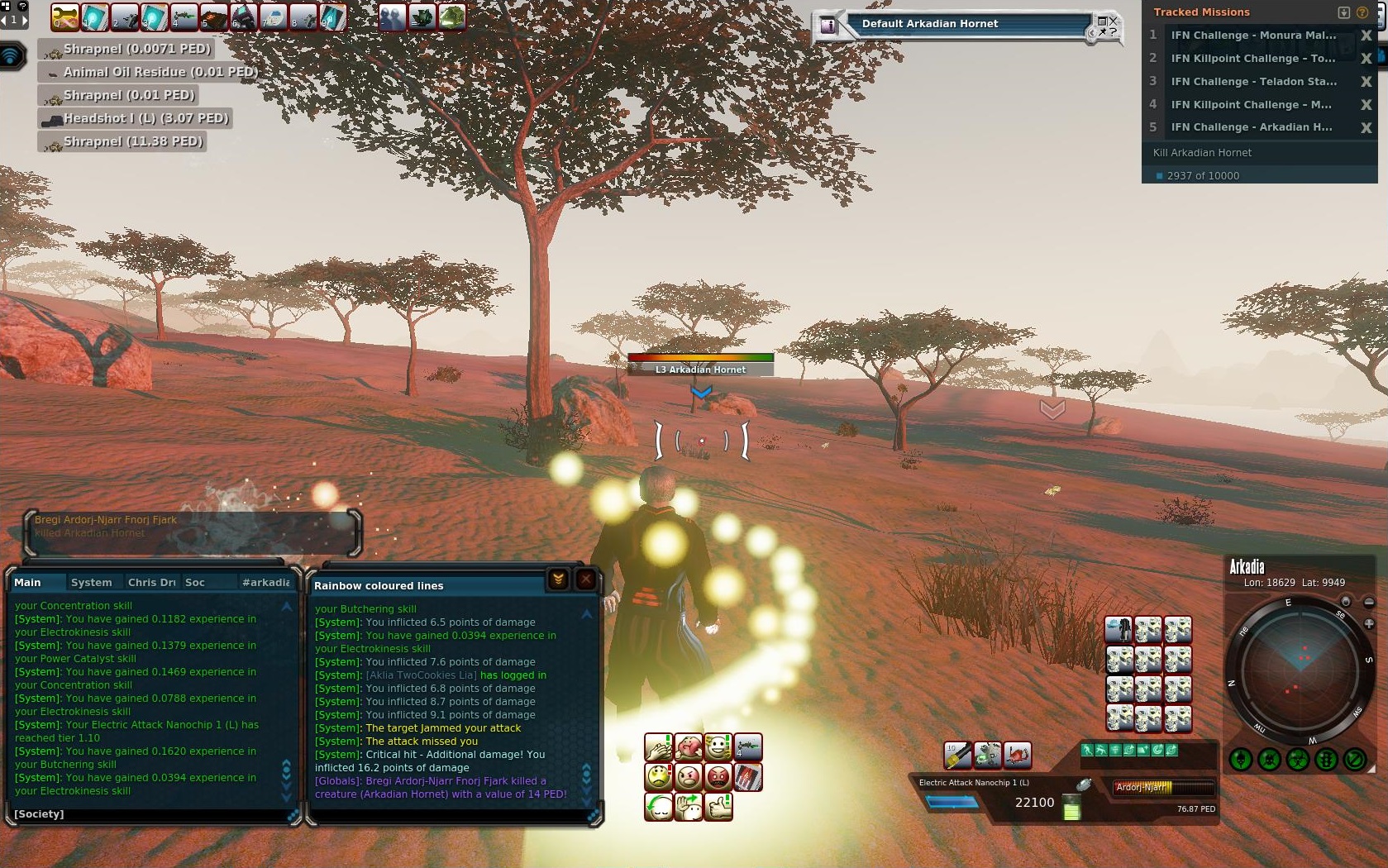Use the item in hotbar slot 7

coord(273,17)
